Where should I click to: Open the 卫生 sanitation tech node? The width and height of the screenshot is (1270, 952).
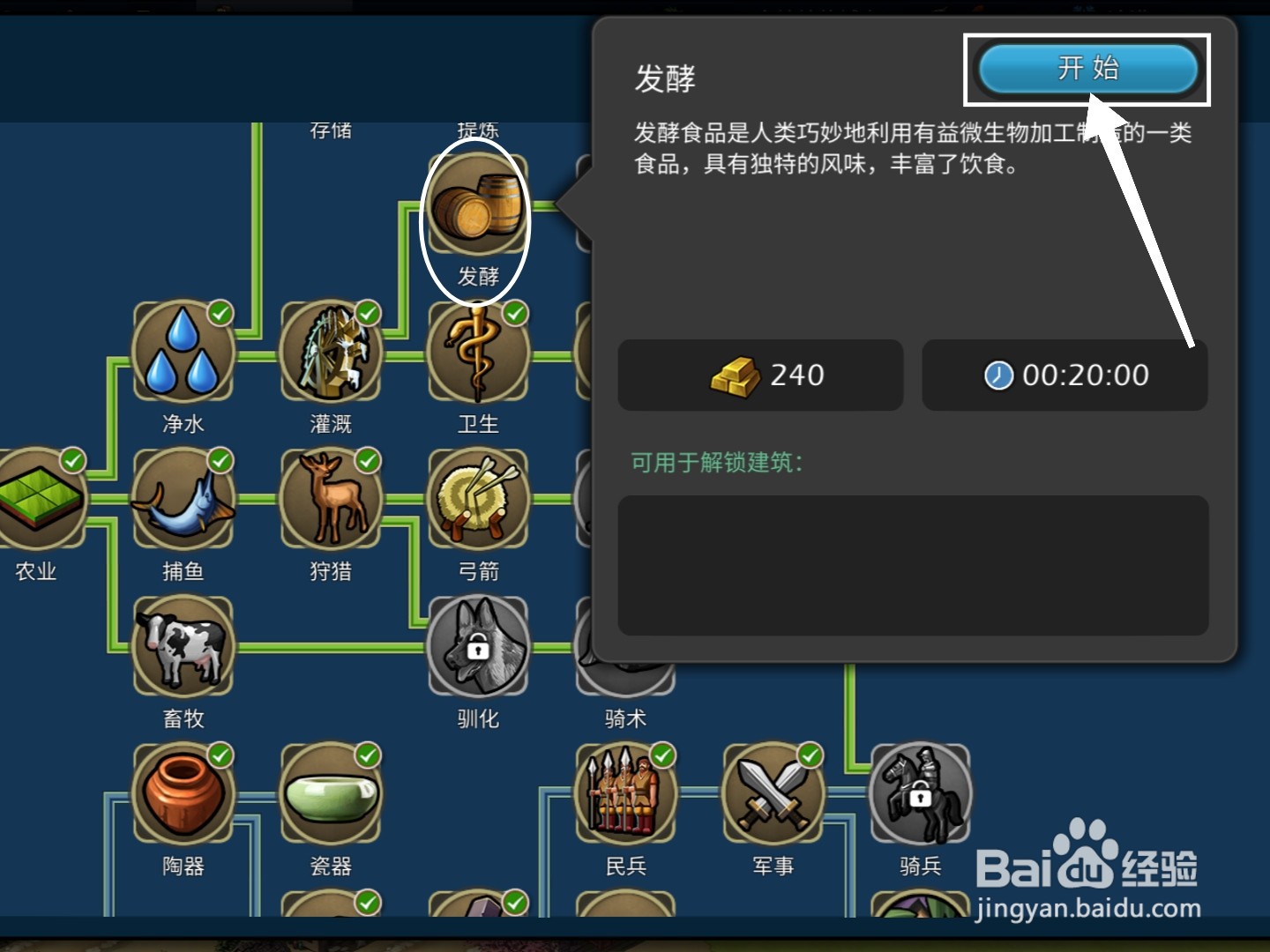click(477, 353)
